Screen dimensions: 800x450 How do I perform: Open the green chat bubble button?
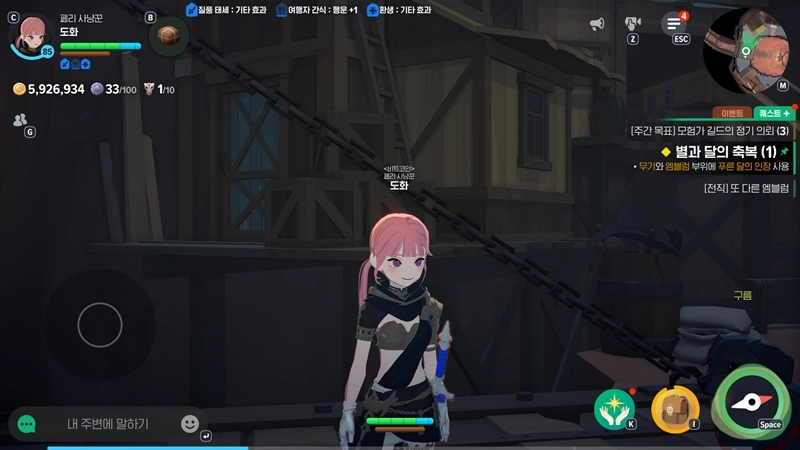pyautogui.click(x=27, y=424)
